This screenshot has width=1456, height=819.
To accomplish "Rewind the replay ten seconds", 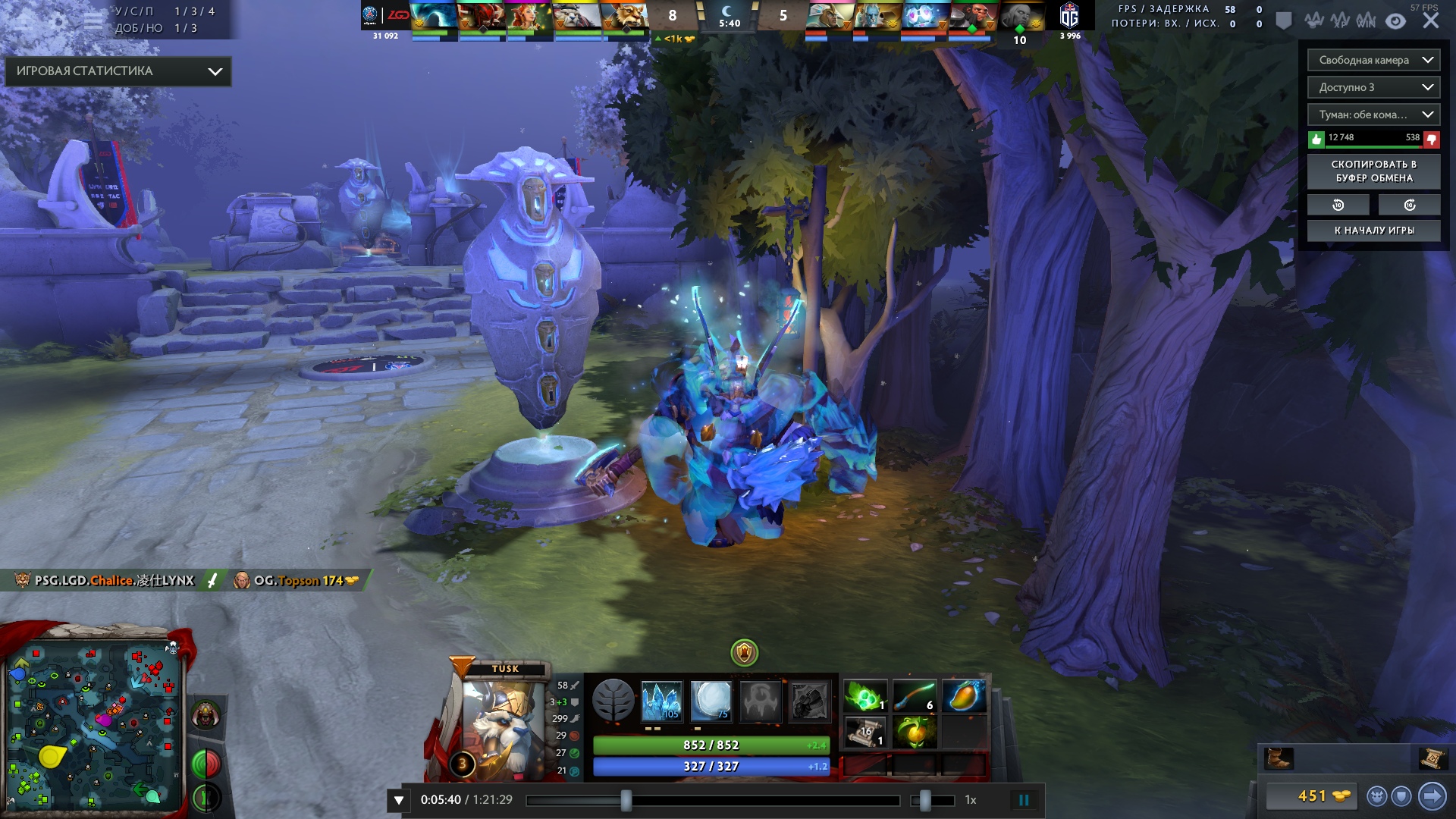I will point(1338,206).
